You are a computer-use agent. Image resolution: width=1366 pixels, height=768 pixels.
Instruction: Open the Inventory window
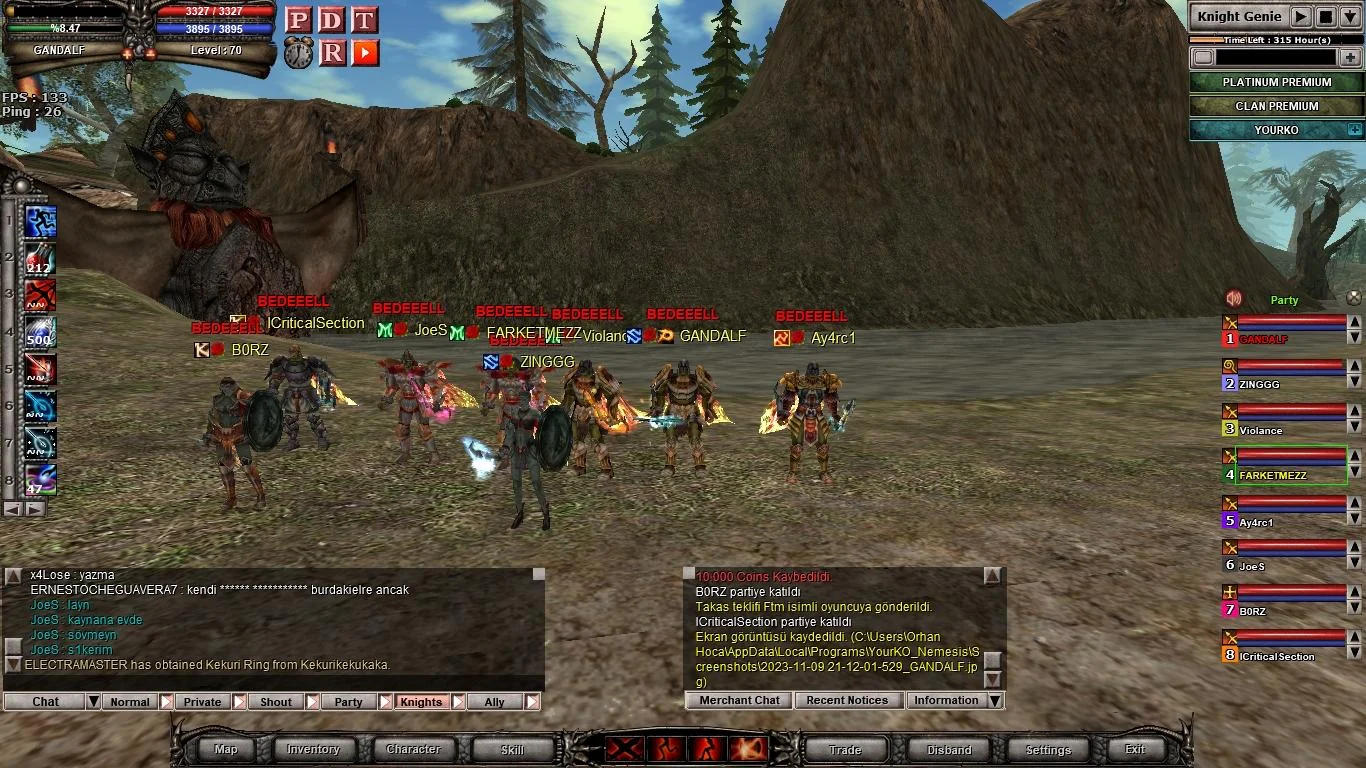pyautogui.click(x=313, y=749)
